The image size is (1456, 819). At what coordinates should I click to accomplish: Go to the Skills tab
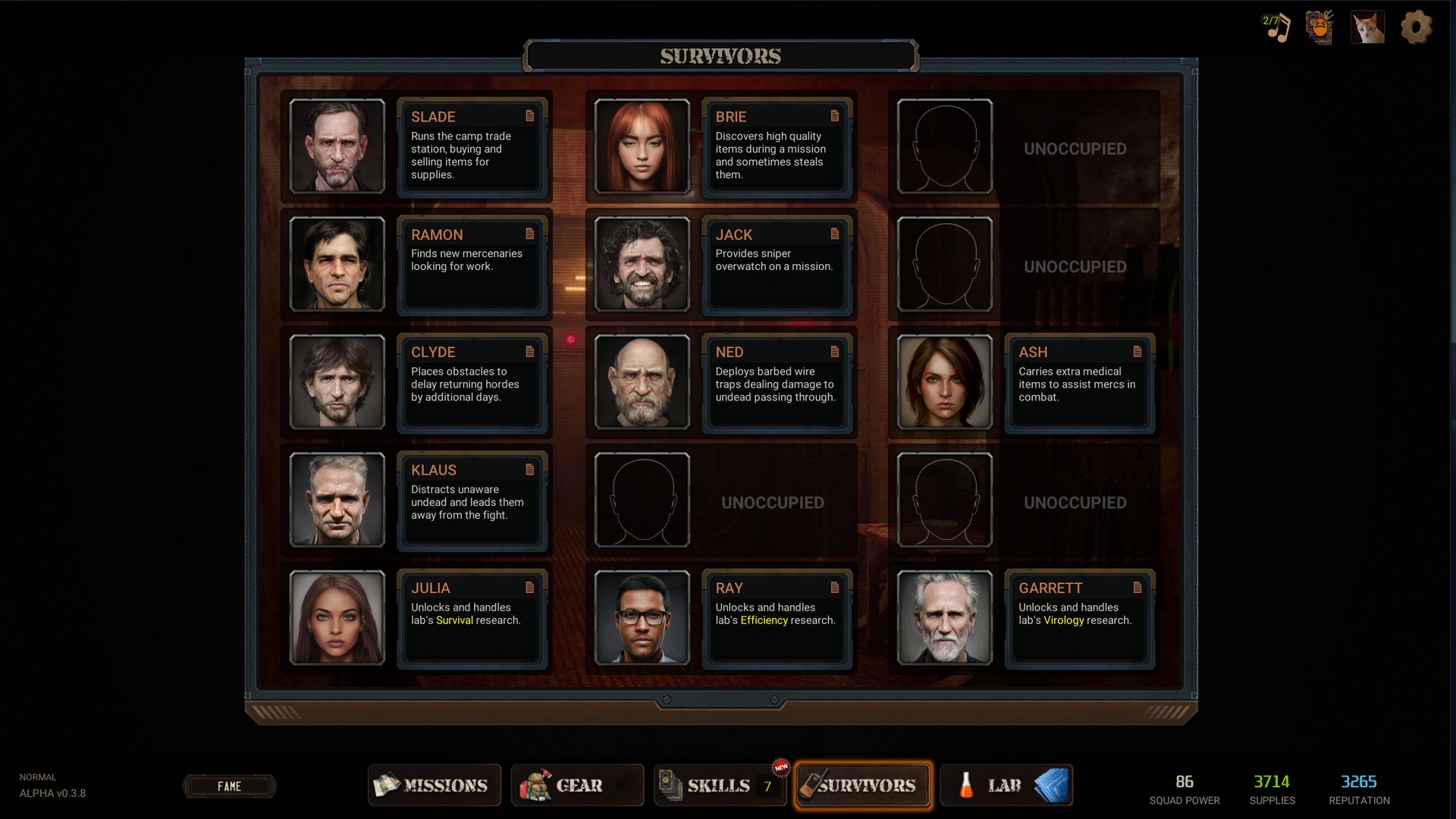pos(719,785)
